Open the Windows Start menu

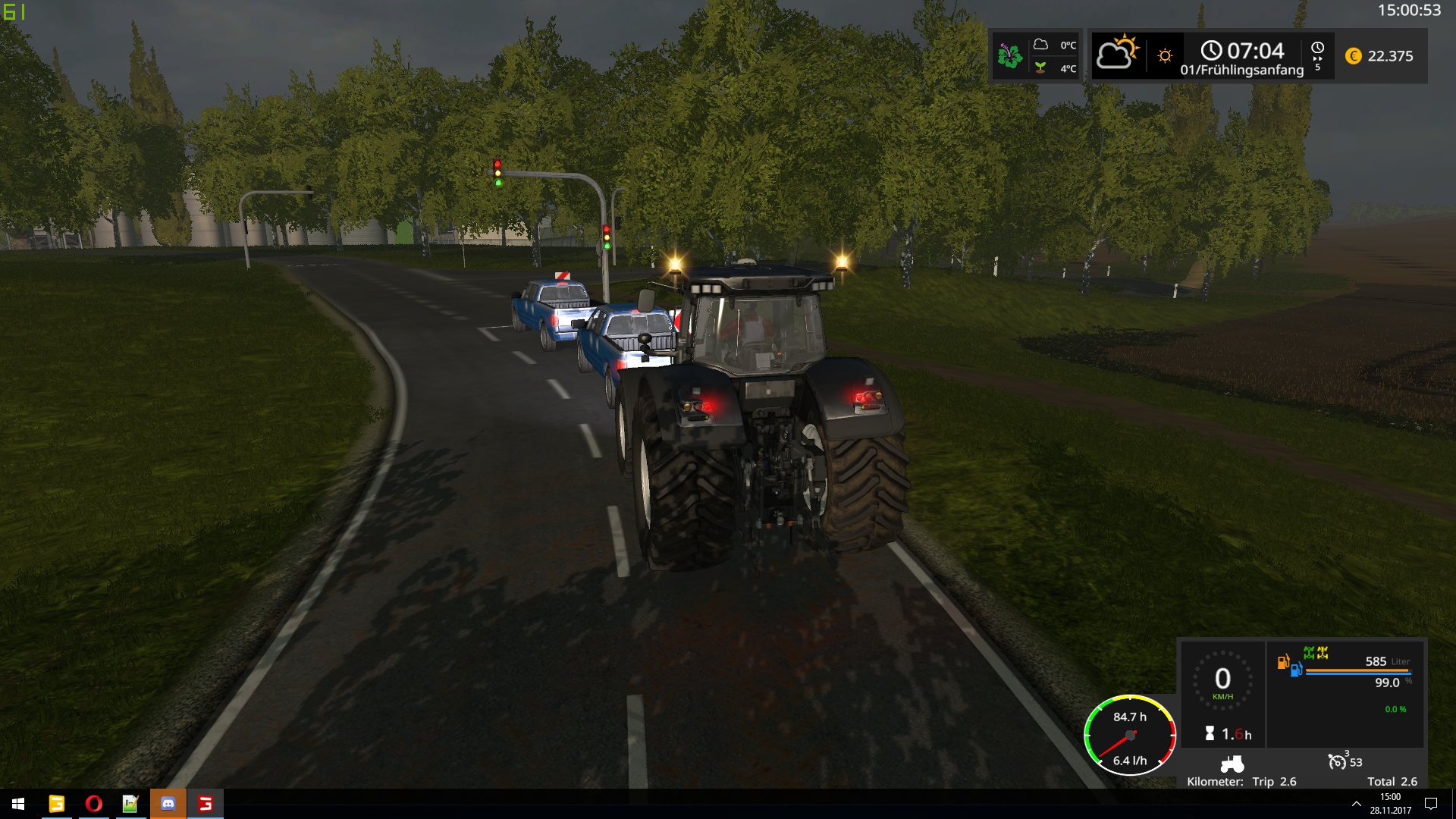point(18,804)
